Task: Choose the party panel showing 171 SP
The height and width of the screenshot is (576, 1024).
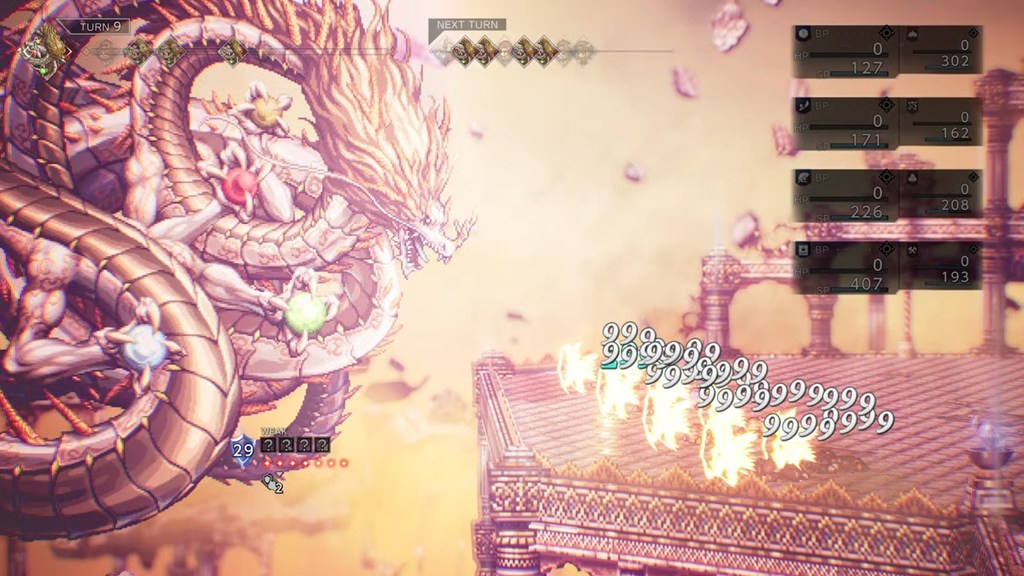Action: [846, 122]
